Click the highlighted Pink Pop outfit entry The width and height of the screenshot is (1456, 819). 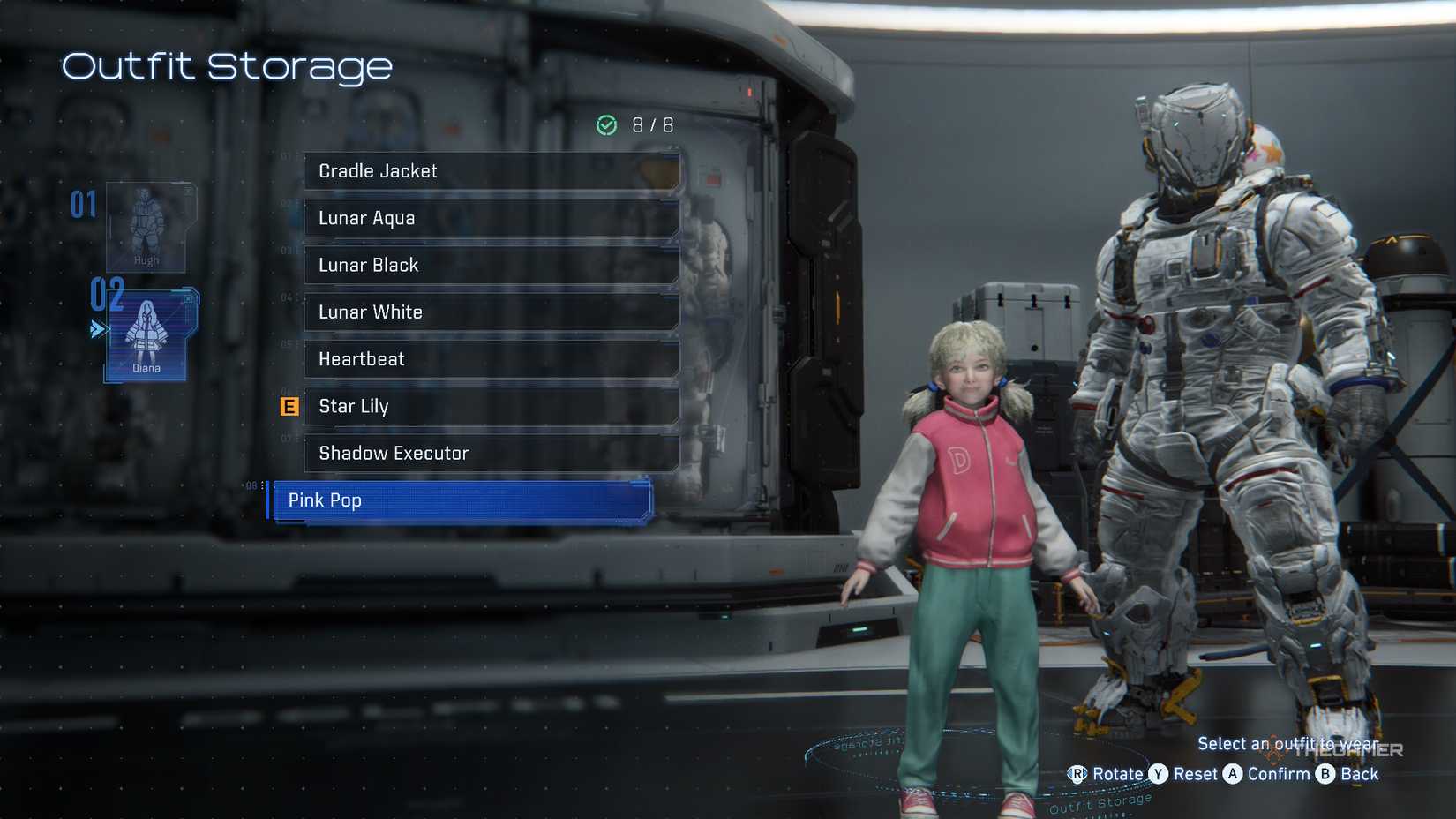coord(459,500)
